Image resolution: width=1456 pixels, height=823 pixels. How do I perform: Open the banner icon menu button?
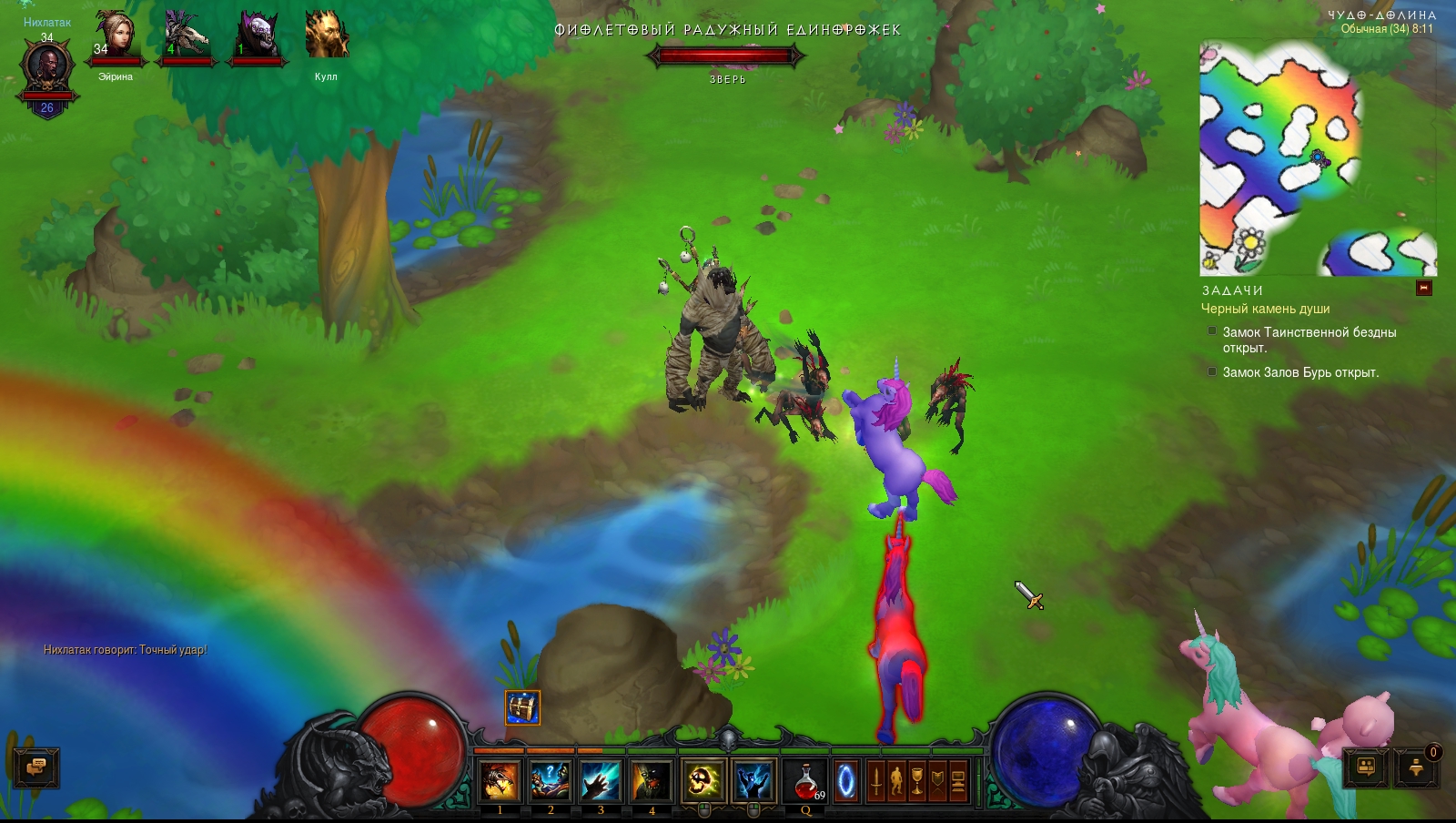[x=938, y=781]
